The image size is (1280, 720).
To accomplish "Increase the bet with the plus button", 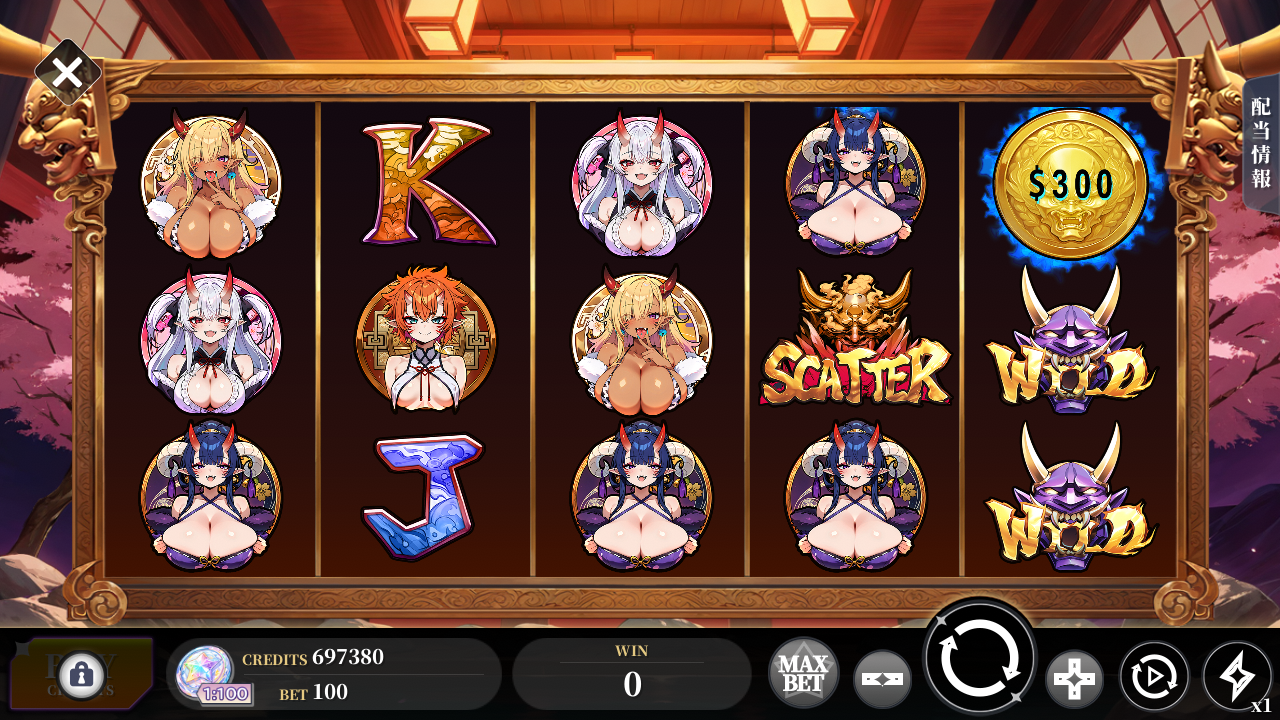I will pyautogui.click(x=1074, y=679).
